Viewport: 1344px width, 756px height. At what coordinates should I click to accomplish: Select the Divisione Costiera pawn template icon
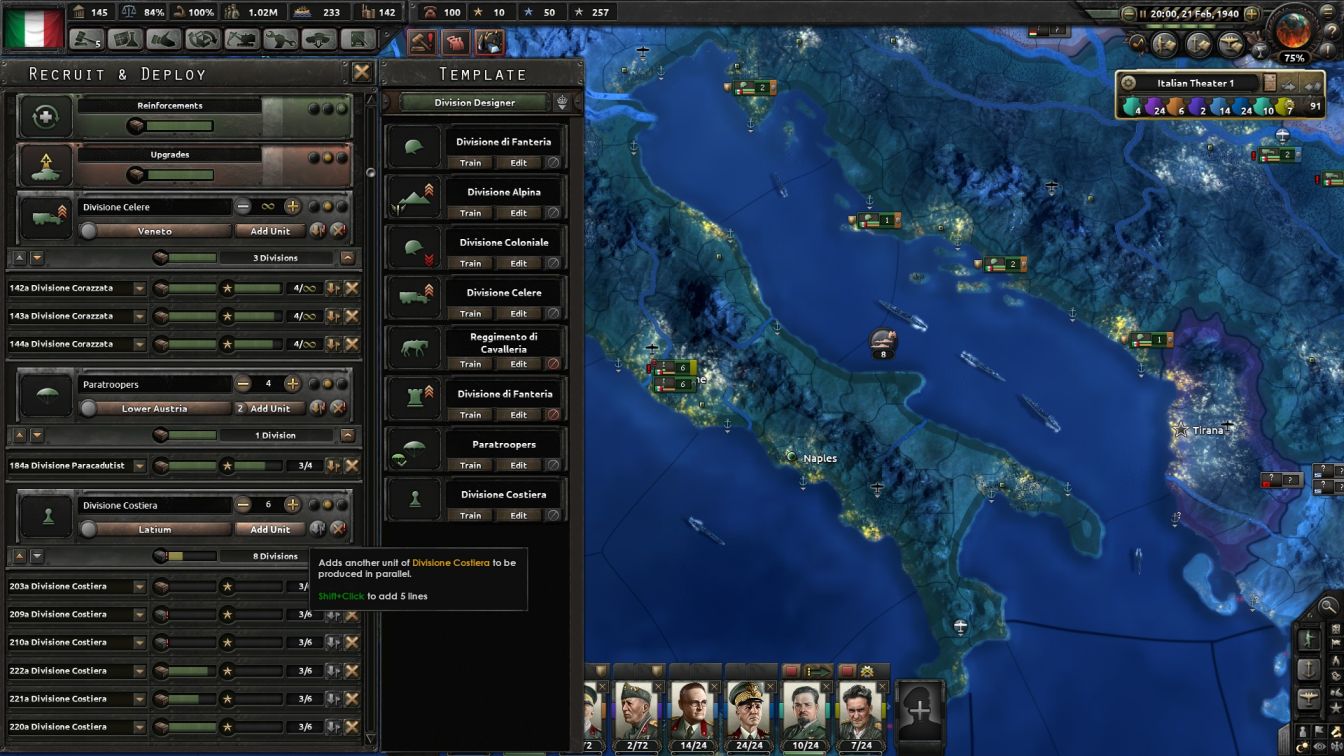pos(414,497)
